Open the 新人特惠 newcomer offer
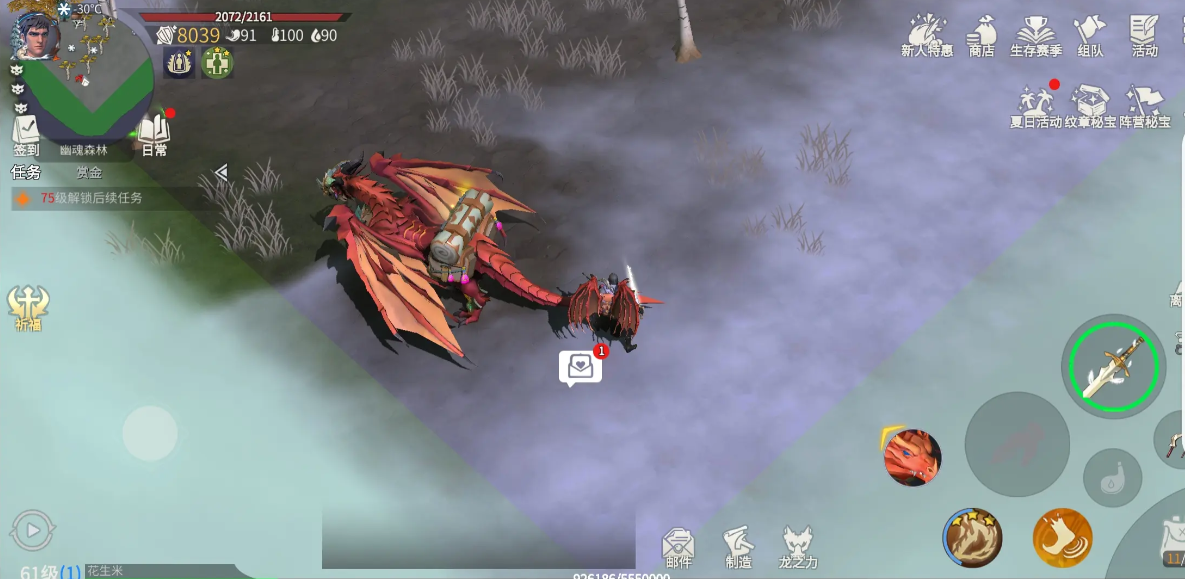1185x579 pixels. [927, 36]
